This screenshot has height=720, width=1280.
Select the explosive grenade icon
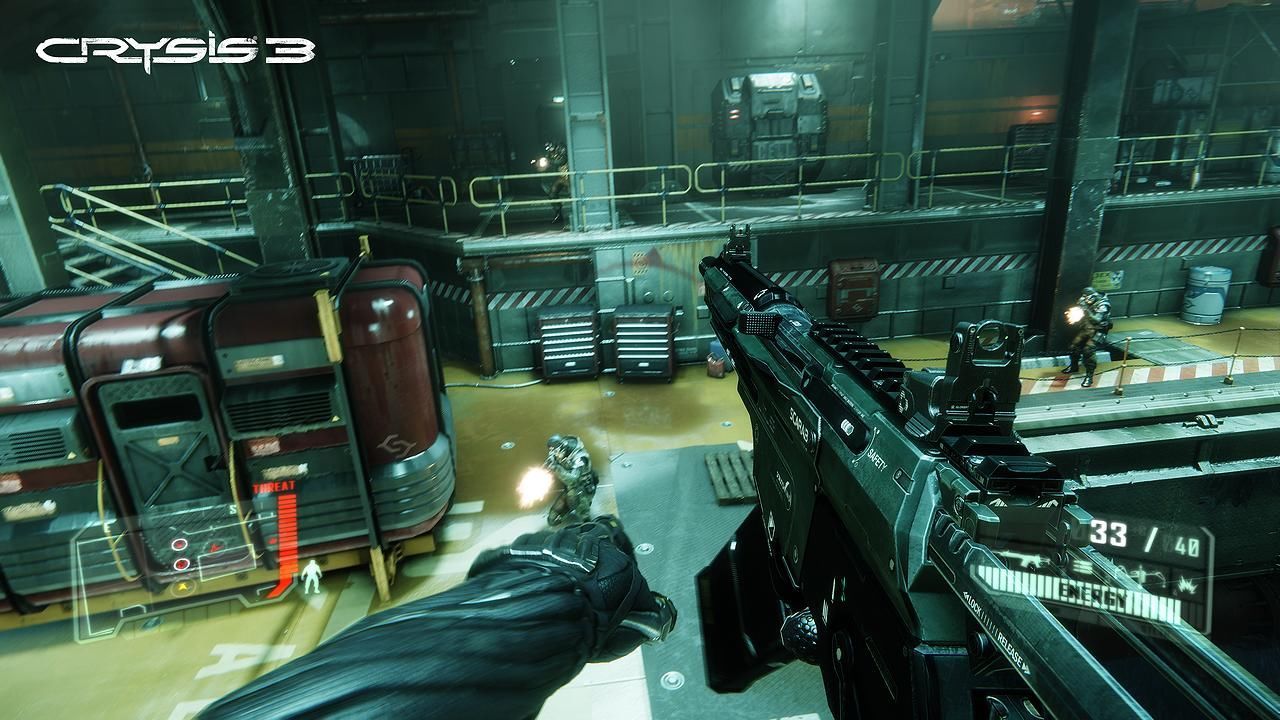point(1186,586)
